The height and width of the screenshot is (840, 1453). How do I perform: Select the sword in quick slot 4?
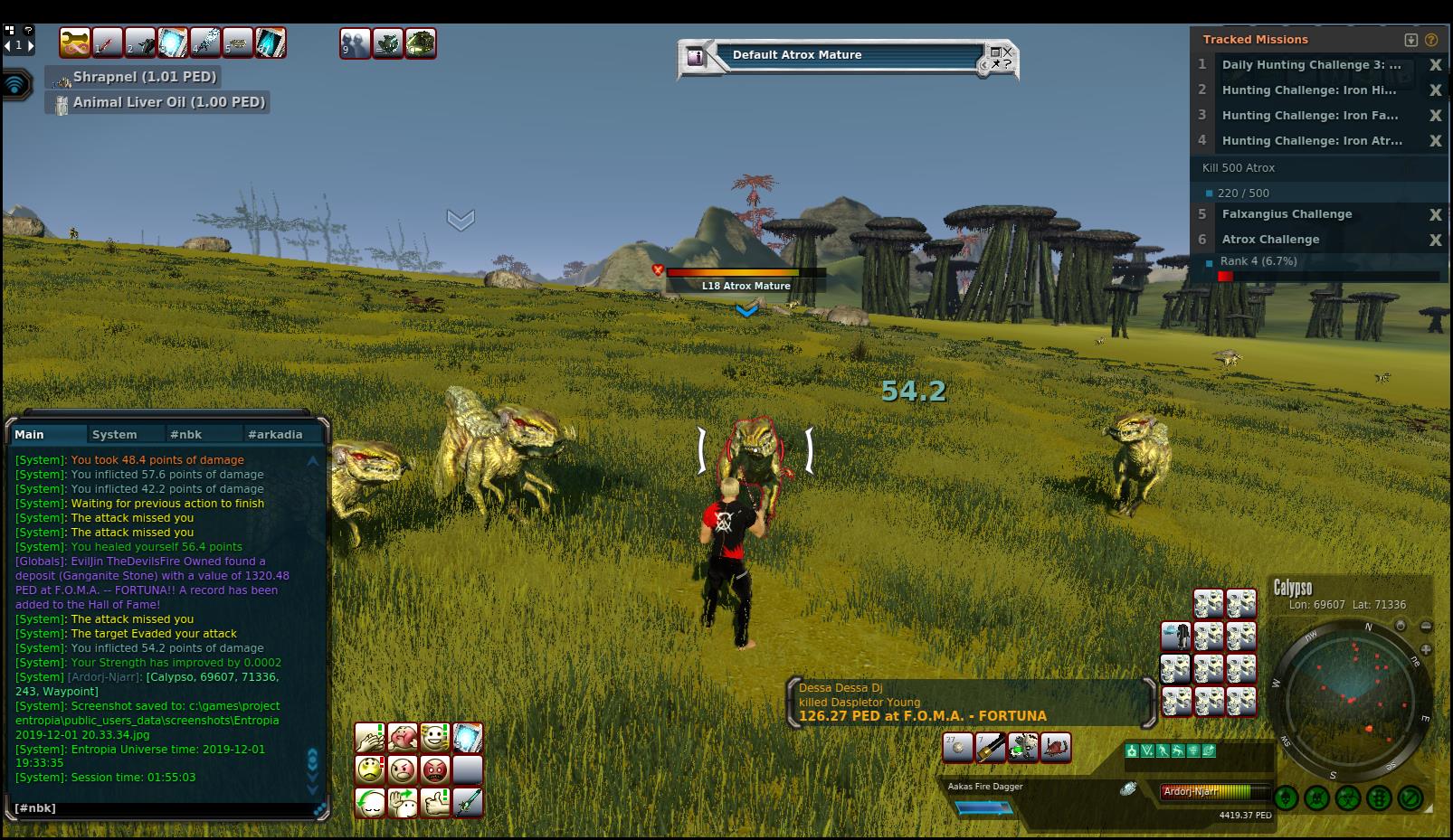pyautogui.click(x=205, y=42)
